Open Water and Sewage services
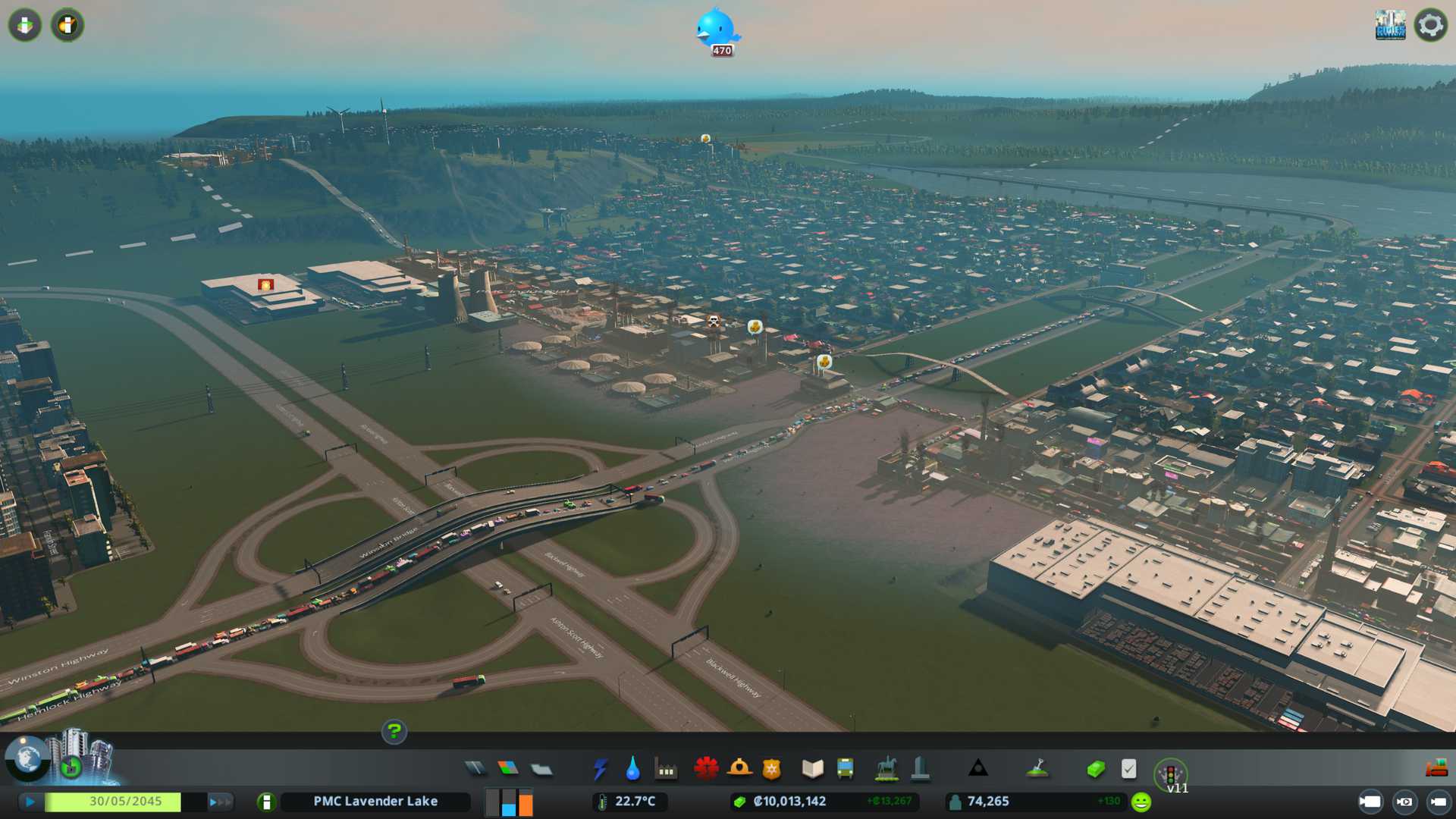1456x819 pixels. coord(632,769)
